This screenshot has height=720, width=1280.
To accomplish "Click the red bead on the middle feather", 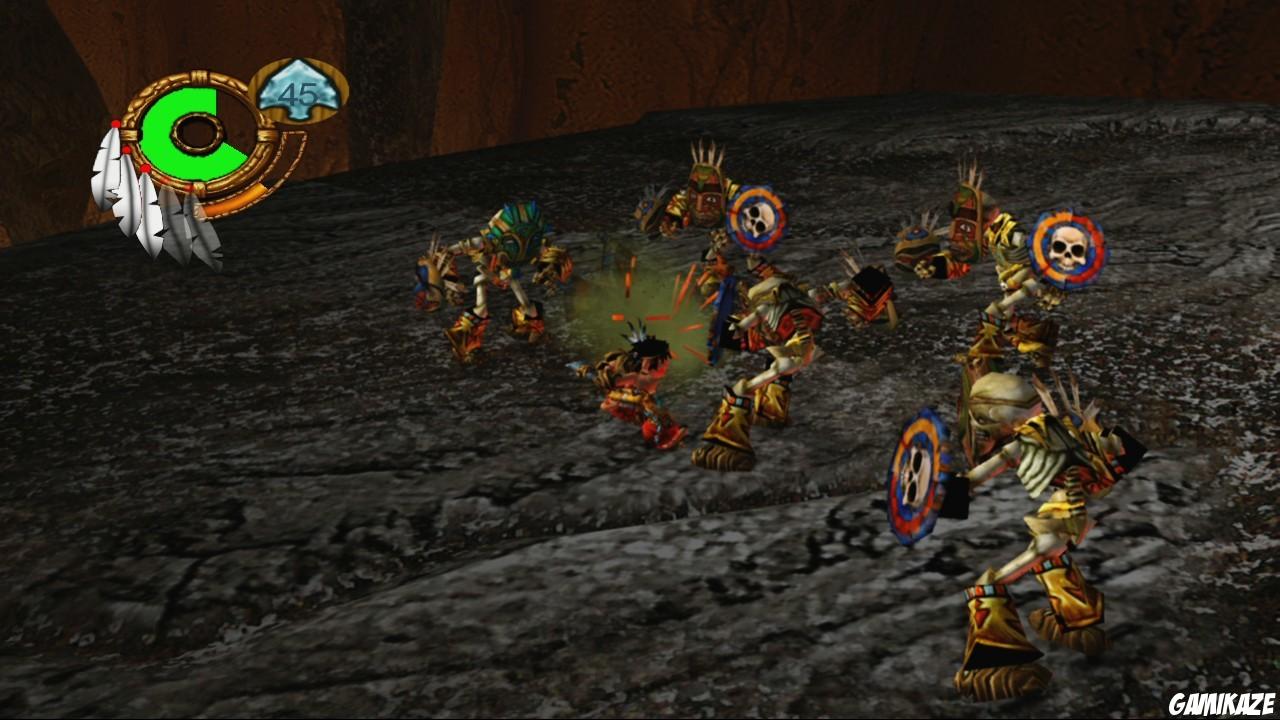I will pos(126,149).
